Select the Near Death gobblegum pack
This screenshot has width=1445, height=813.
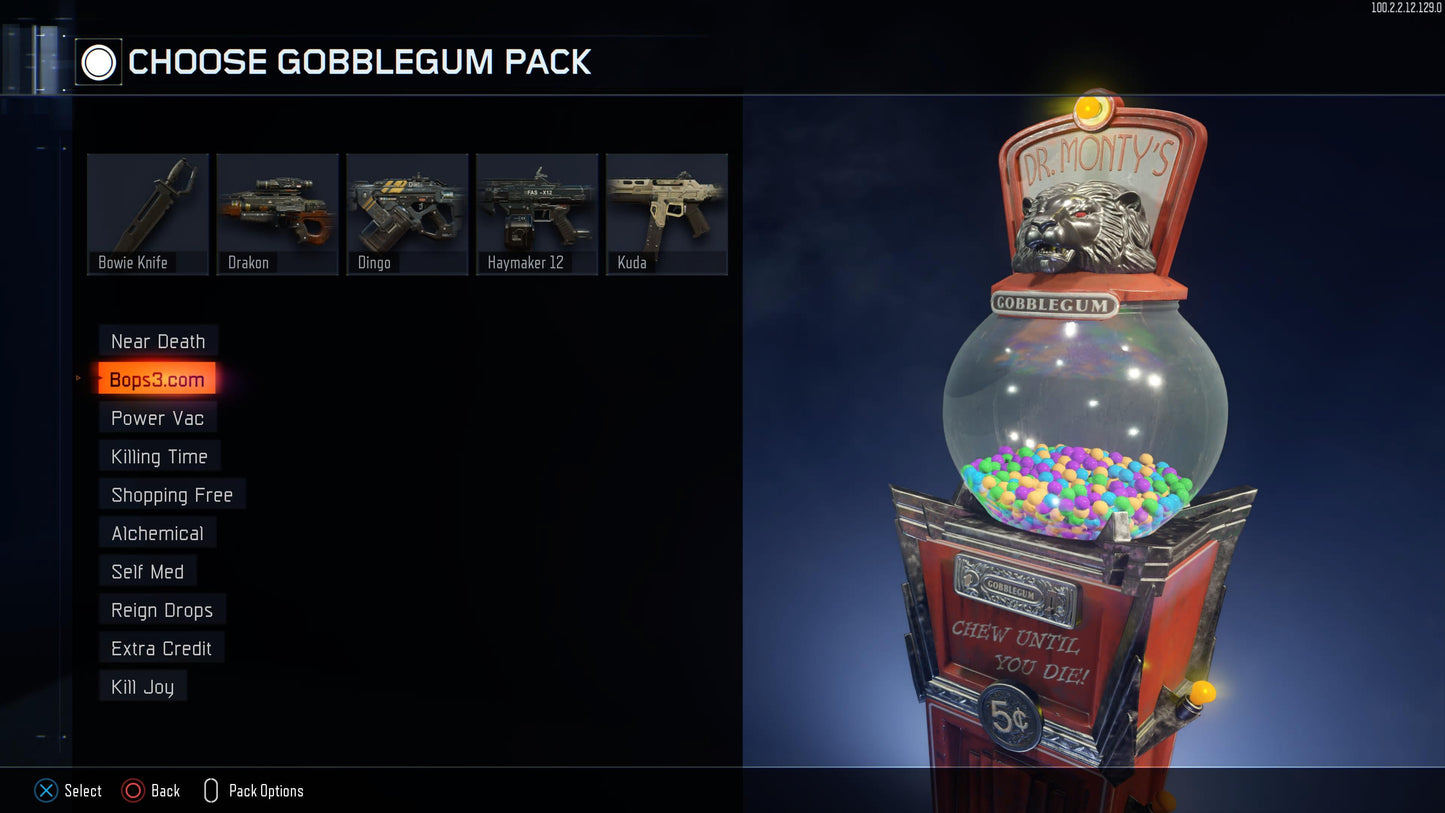coord(158,341)
